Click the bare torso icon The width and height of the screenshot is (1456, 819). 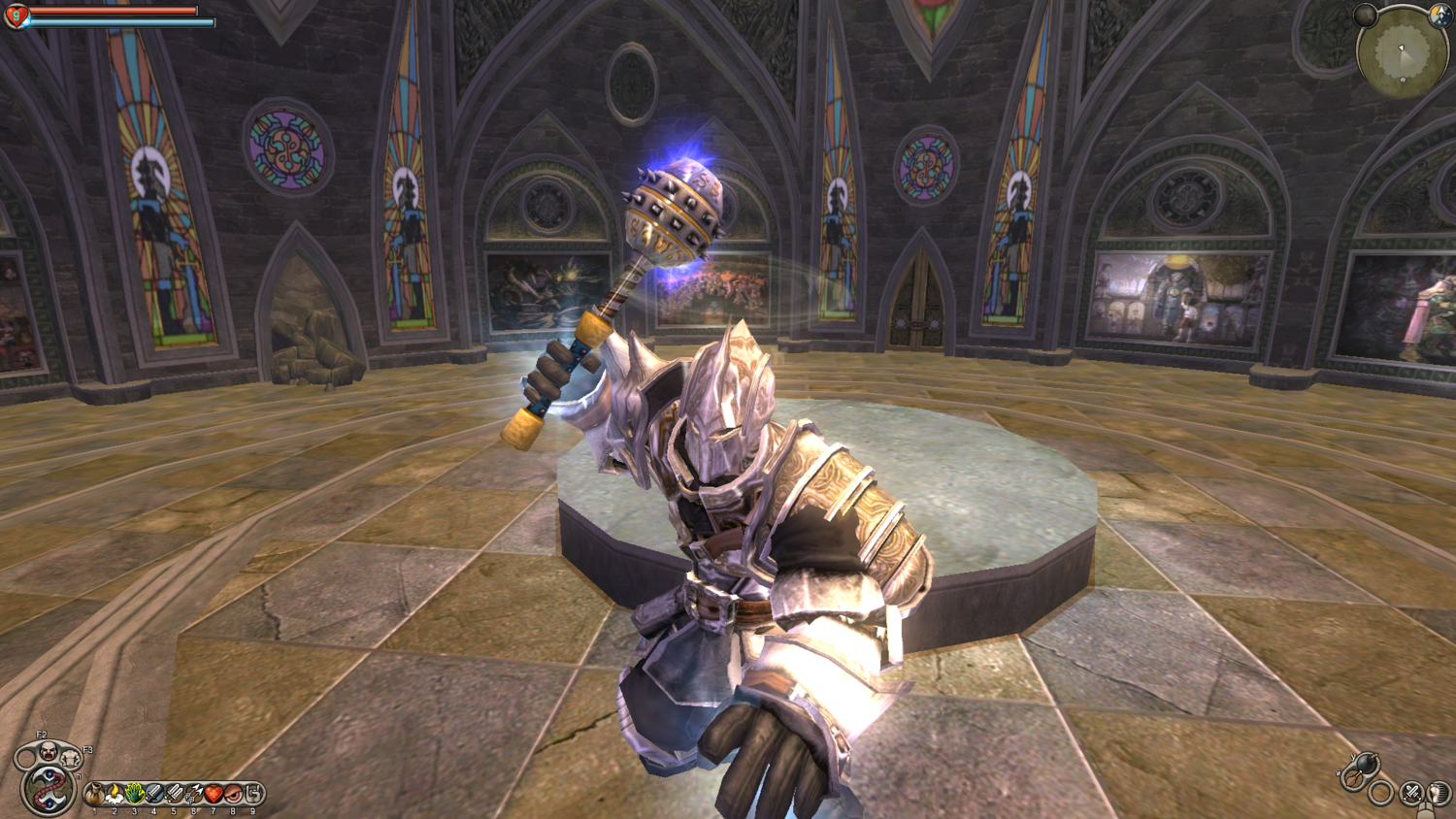[70, 758]
